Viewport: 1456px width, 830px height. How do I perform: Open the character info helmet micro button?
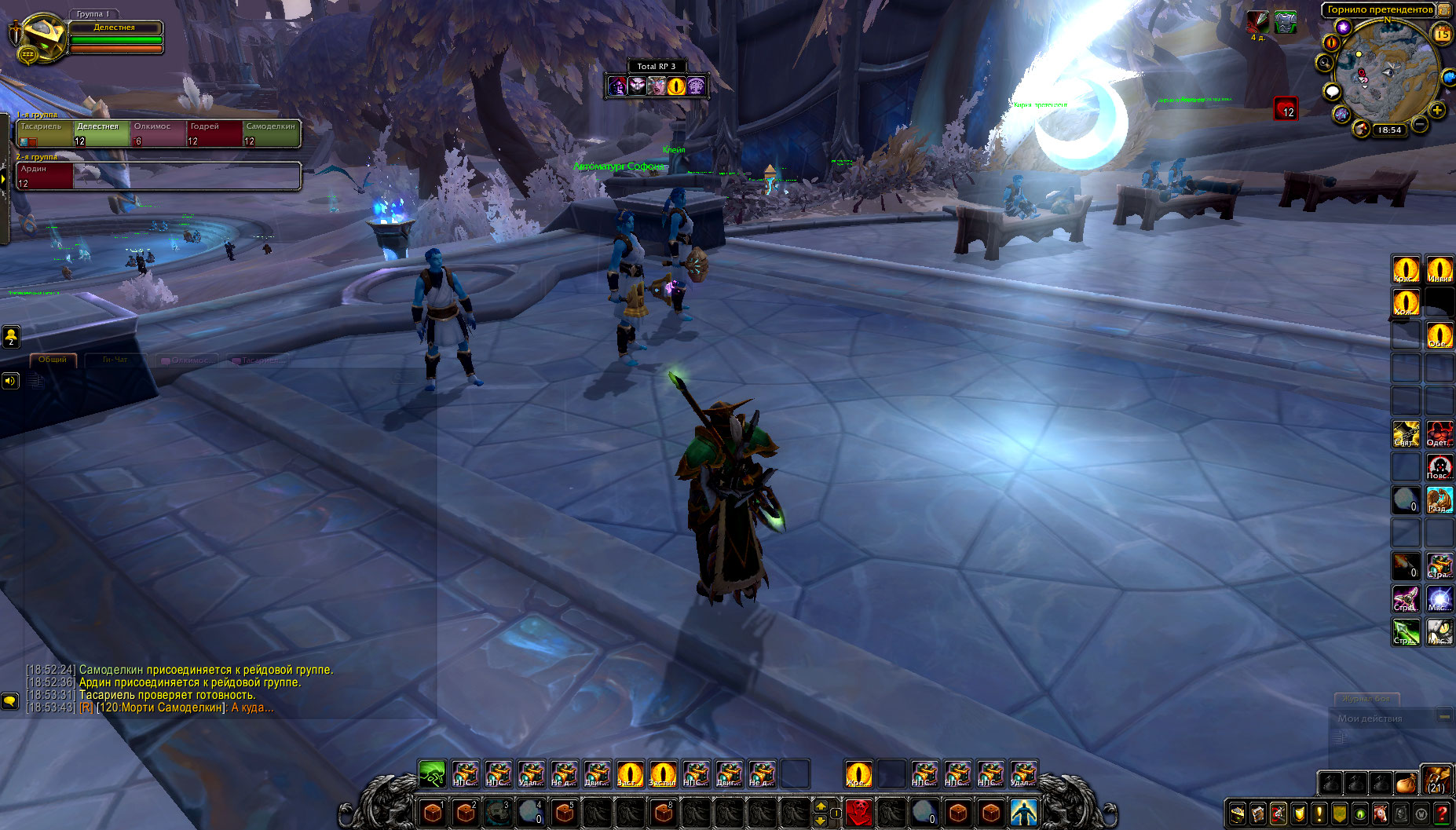[1238, 814]
